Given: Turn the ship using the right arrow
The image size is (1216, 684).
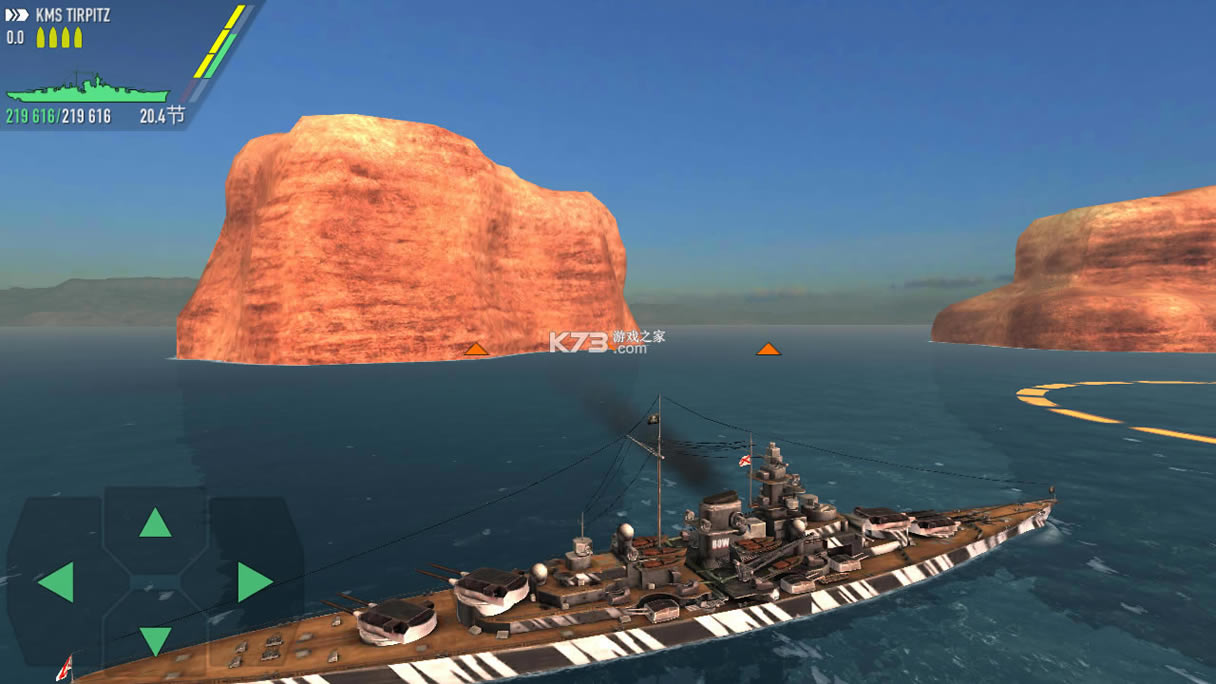Looking at the screenshot, I should pos(254,582).
